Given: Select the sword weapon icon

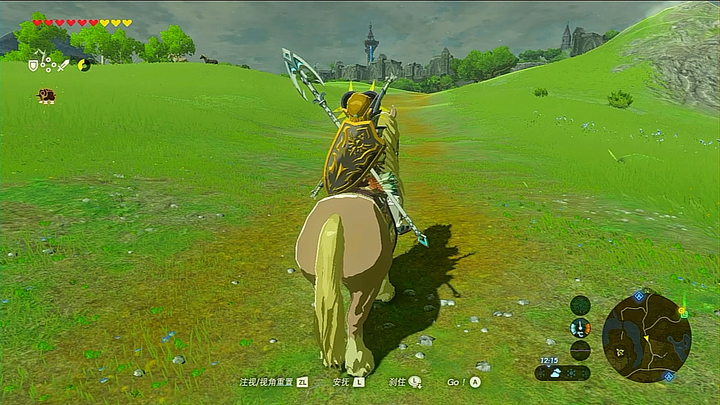Looking at the screenshot, I should pos(64,65).
